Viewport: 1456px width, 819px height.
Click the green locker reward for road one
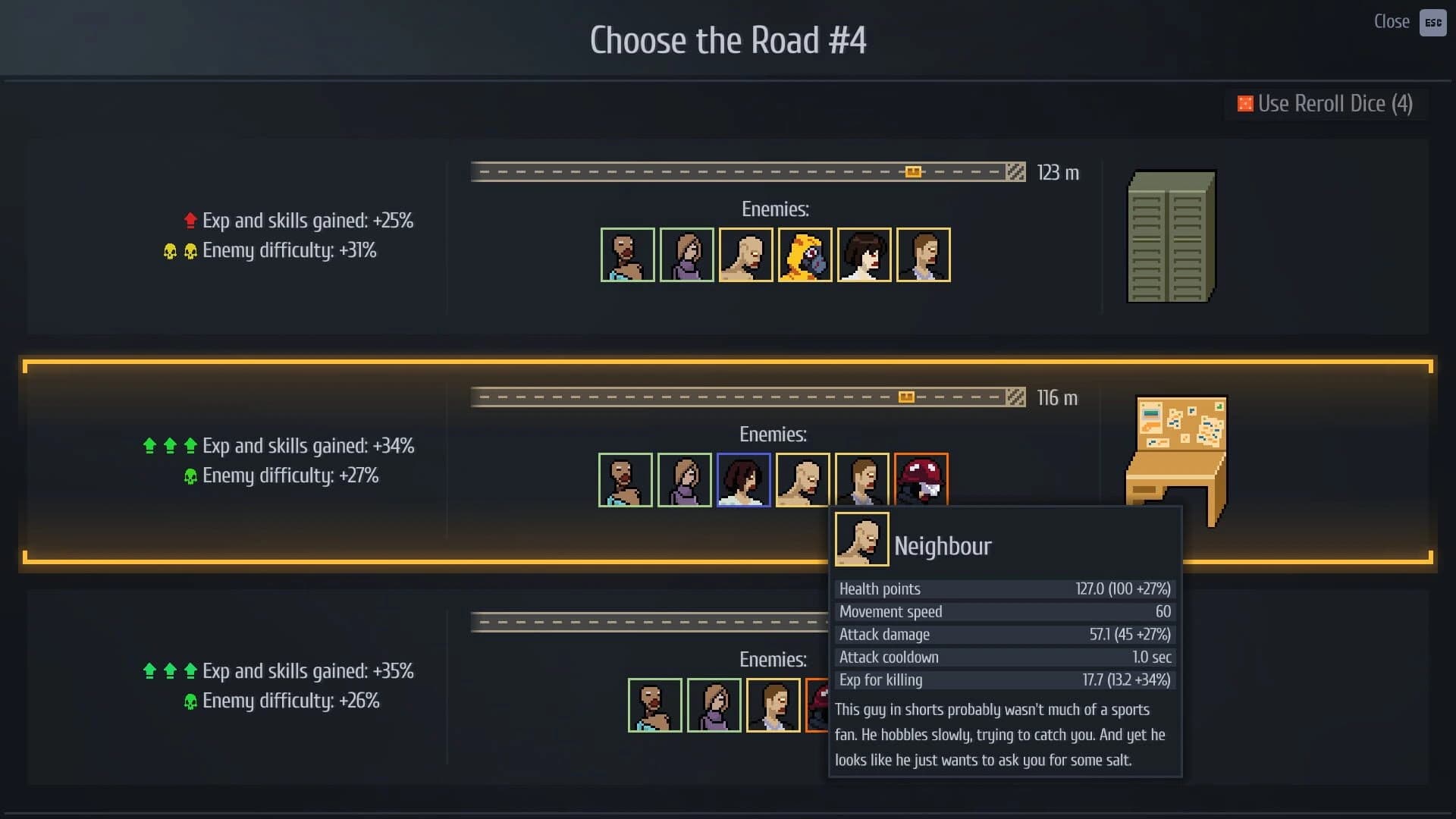tap(1171, 235)
